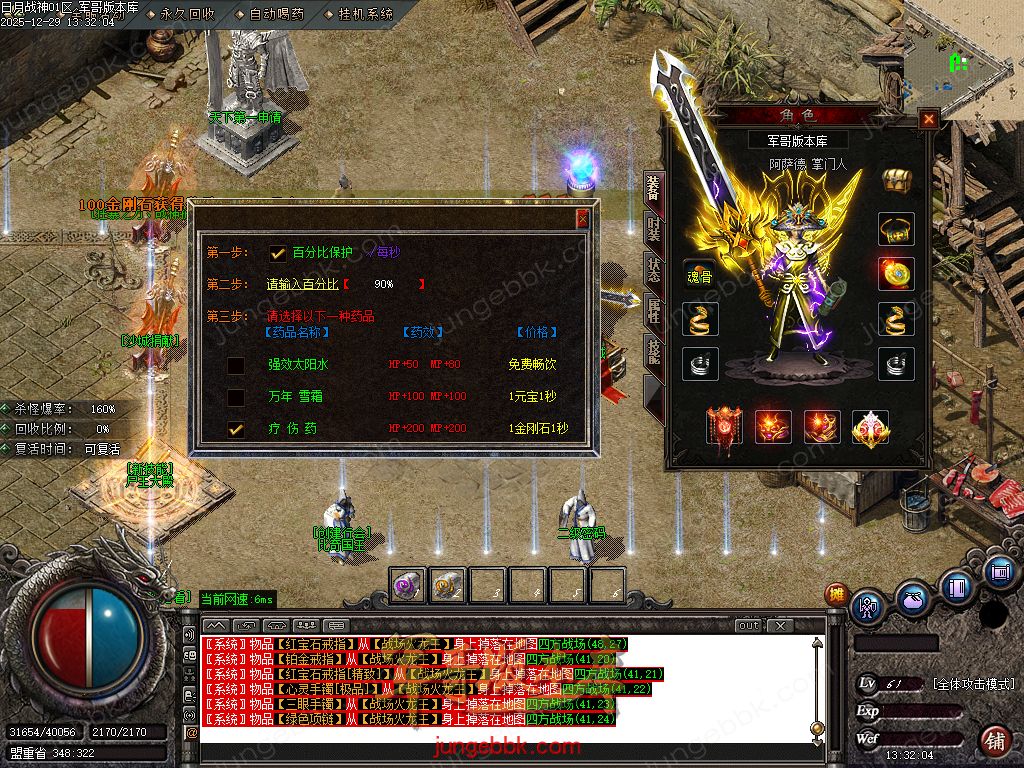Use the purple scroll in hotbar slot 1

(406, 585)
